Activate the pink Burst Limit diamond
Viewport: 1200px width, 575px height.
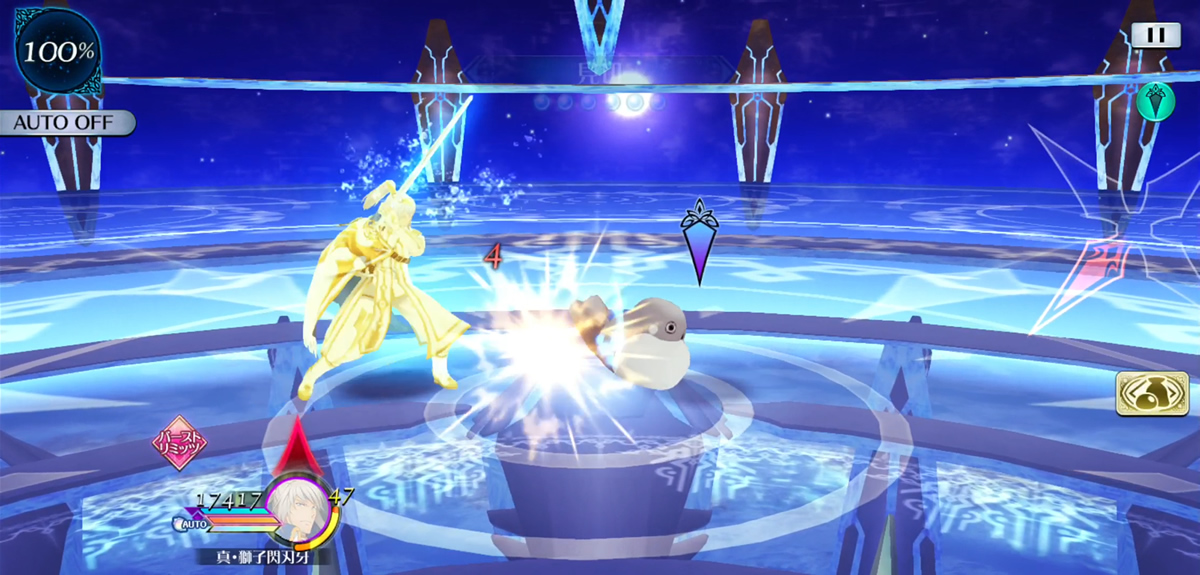click(179, 443)
